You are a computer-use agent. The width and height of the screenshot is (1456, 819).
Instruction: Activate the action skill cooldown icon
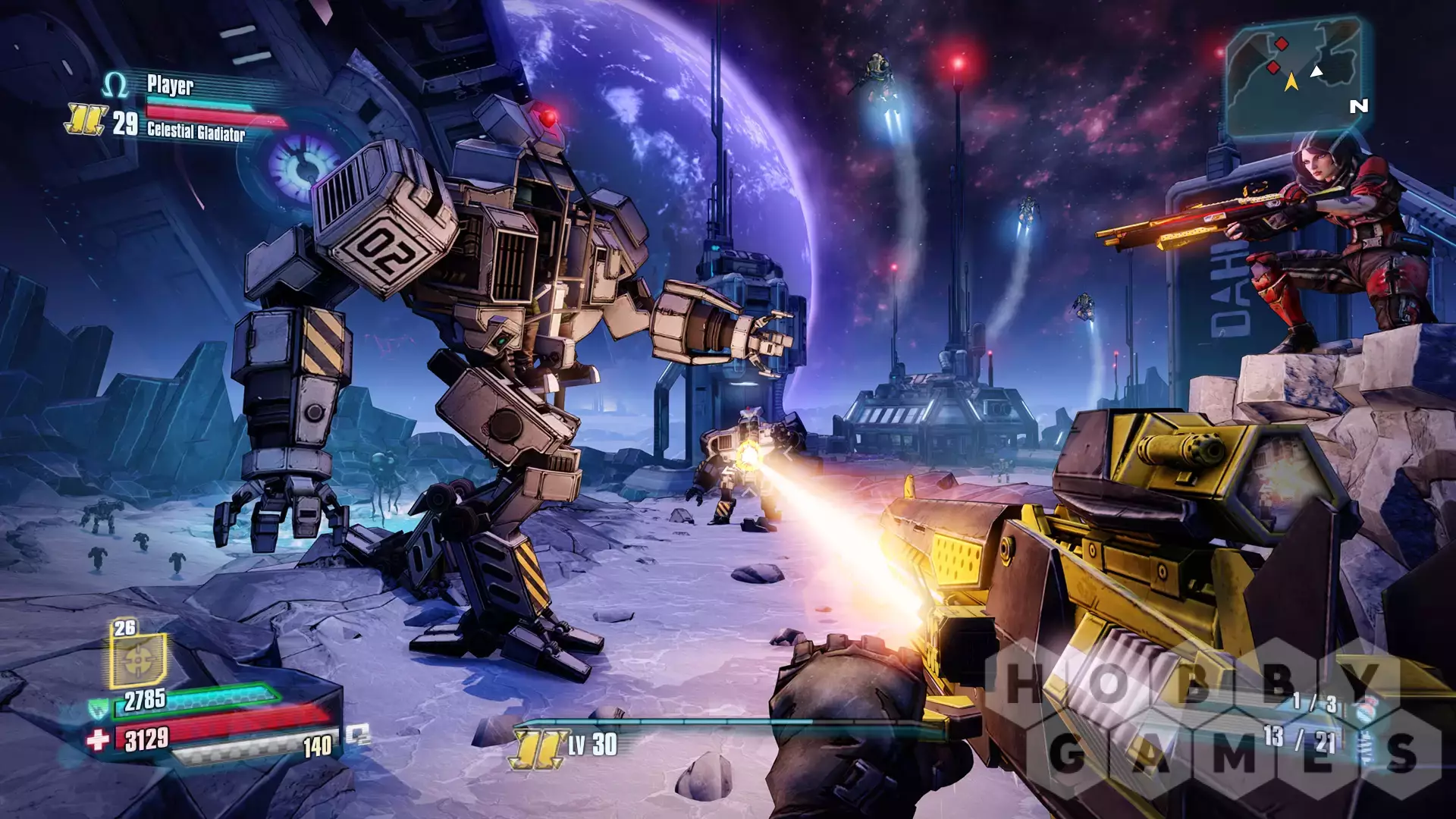pos(138,658)
